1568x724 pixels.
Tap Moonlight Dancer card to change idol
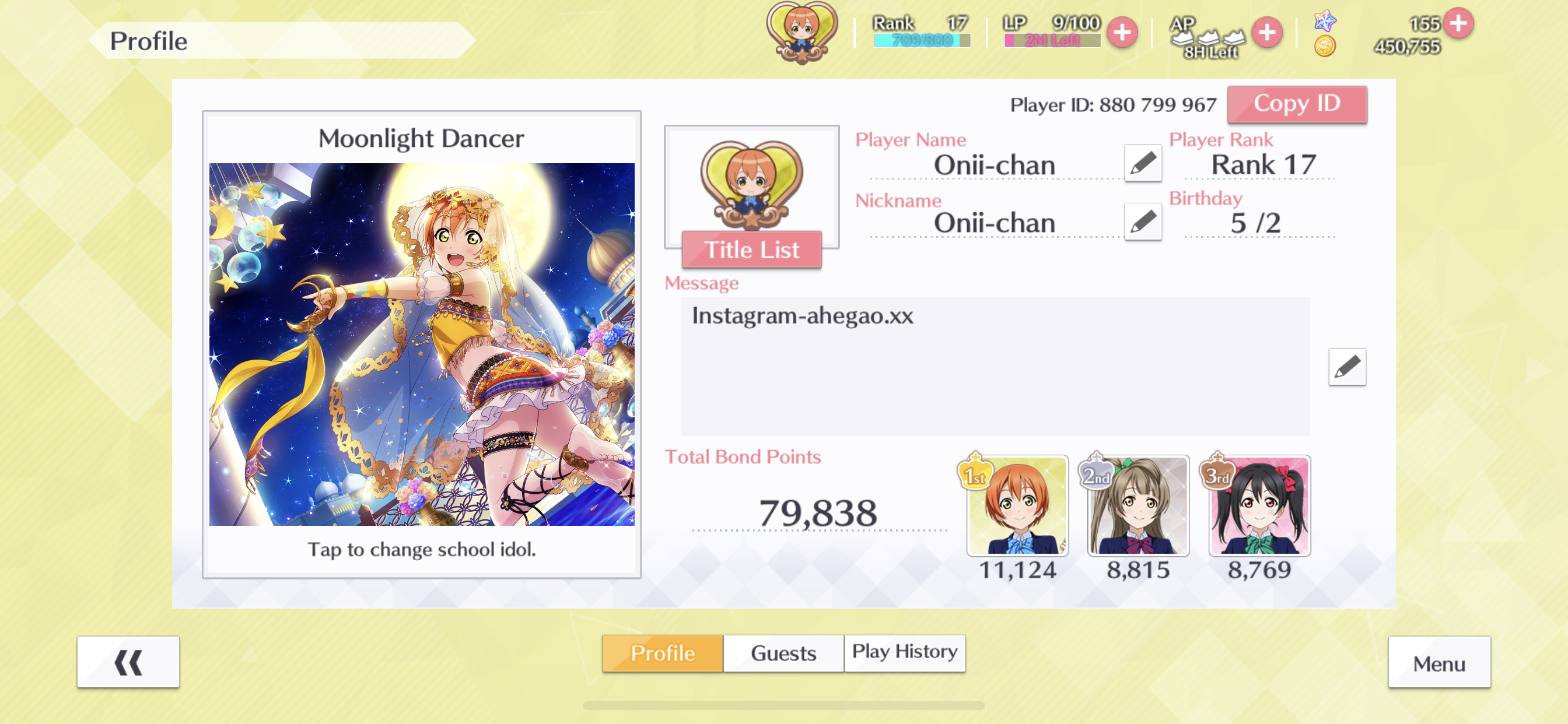tap(421, 344)
